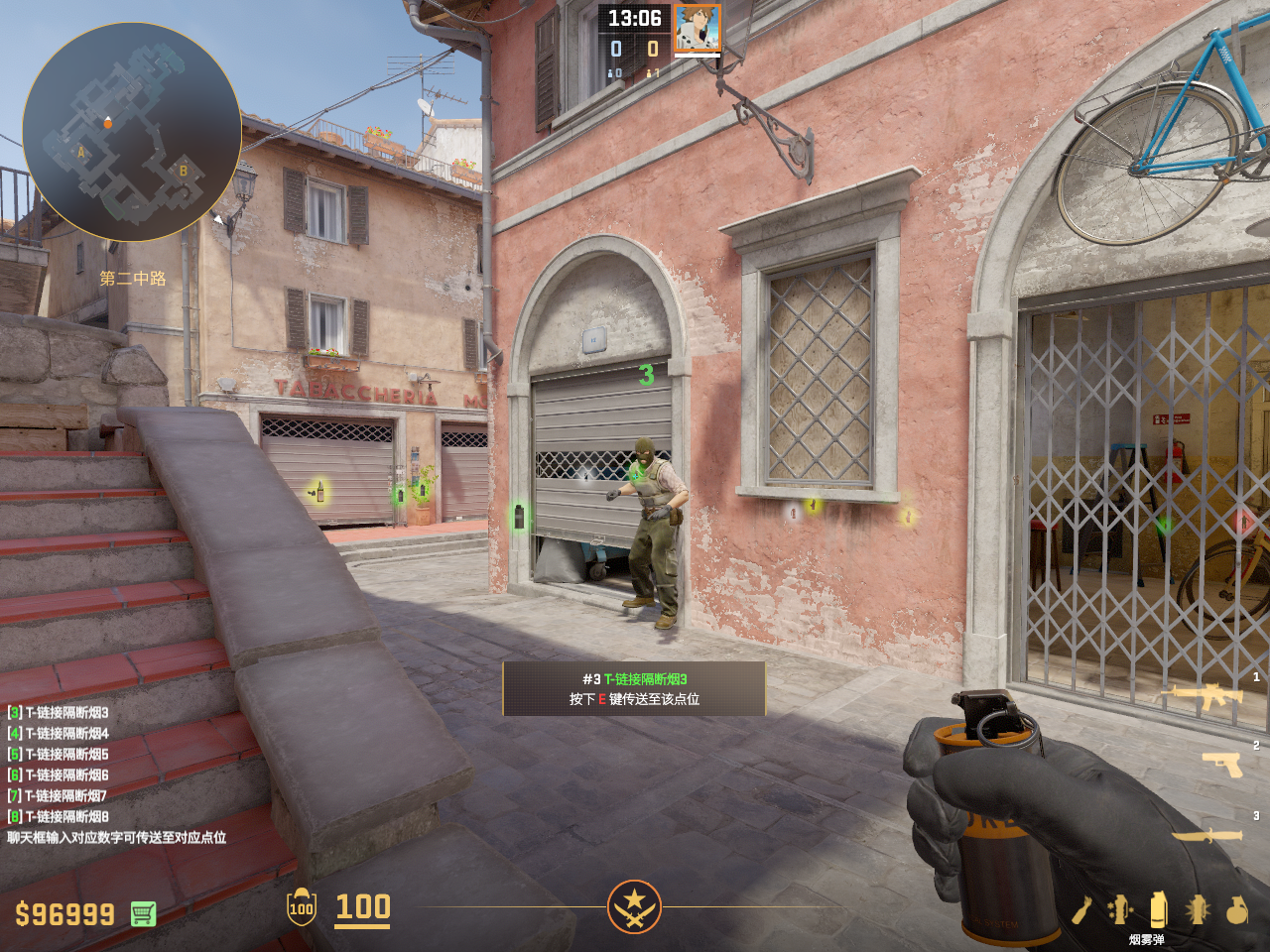Choose list entry T-链接隔断烟8
The image size is (1270, 952).
(x=59, y=816)
